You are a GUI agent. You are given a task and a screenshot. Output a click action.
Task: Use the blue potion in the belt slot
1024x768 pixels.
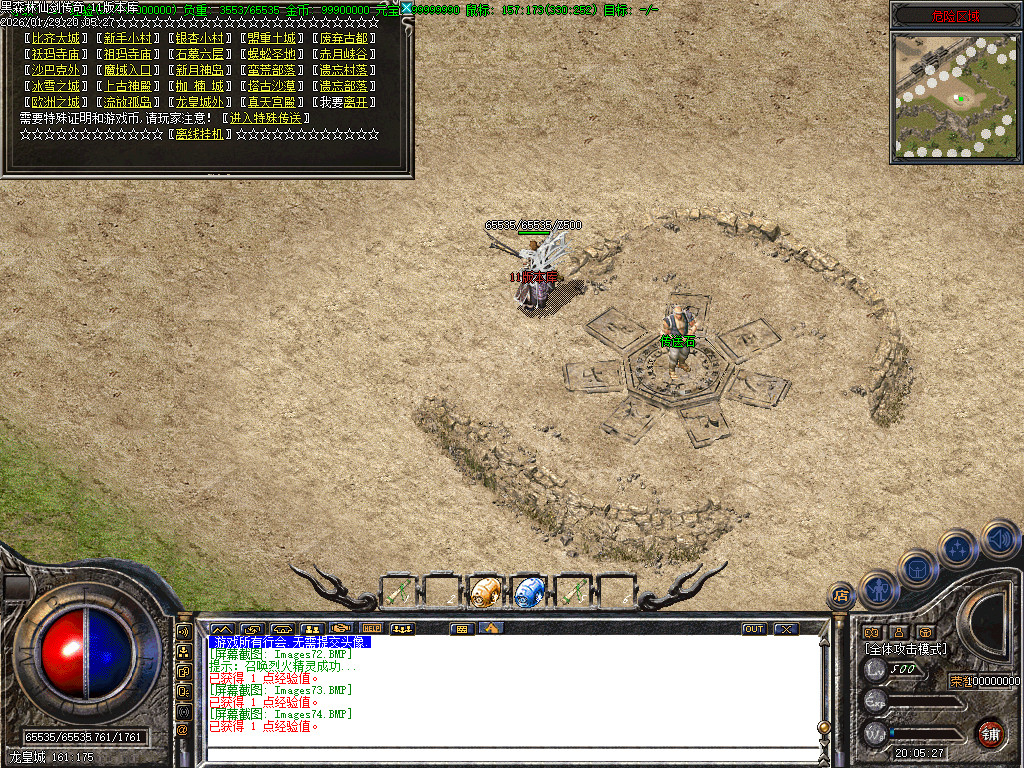tap(528, 591)
